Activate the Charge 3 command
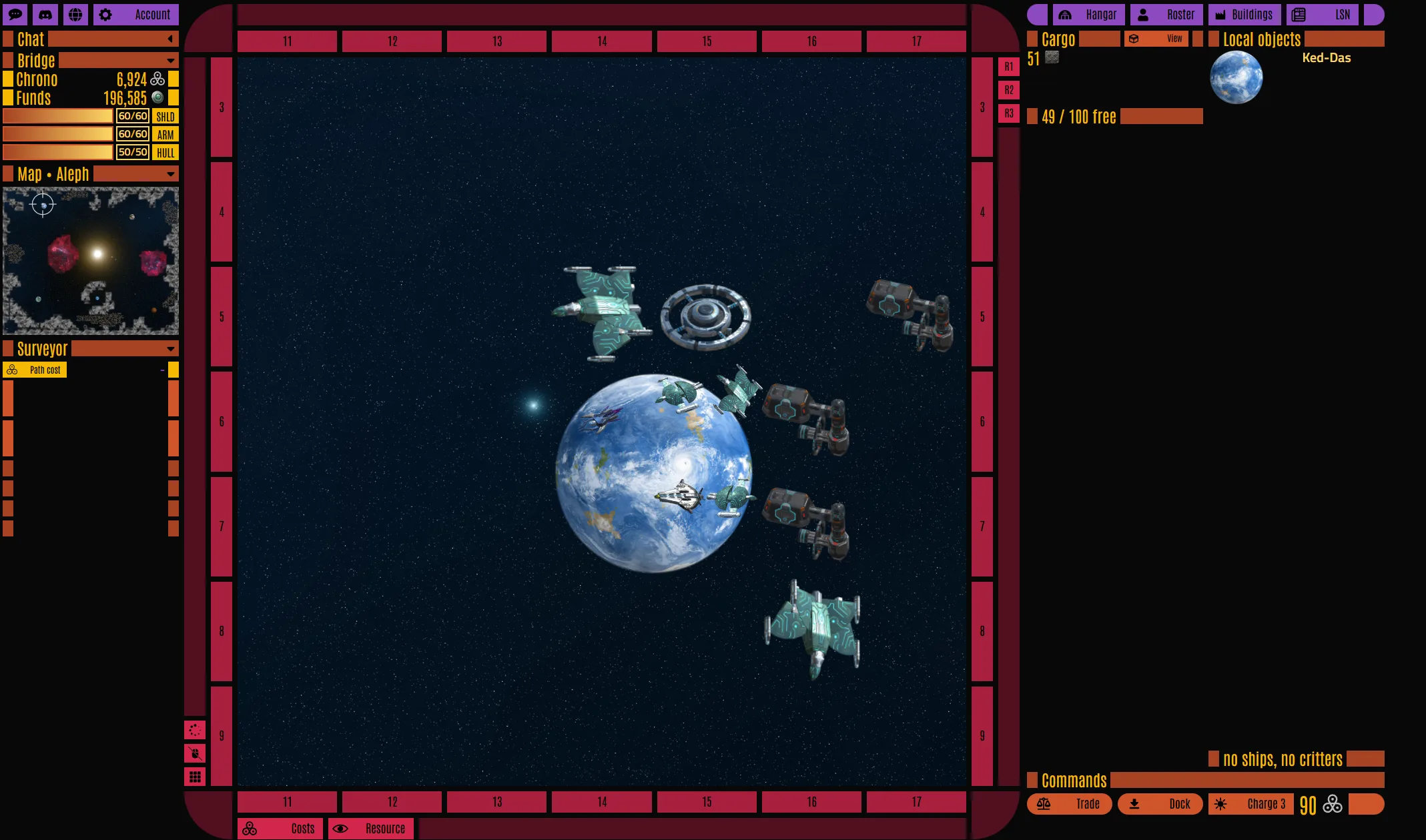The width and height of the screenshot is (1426, 840). pyautogui.click(x=1251, y=804)
